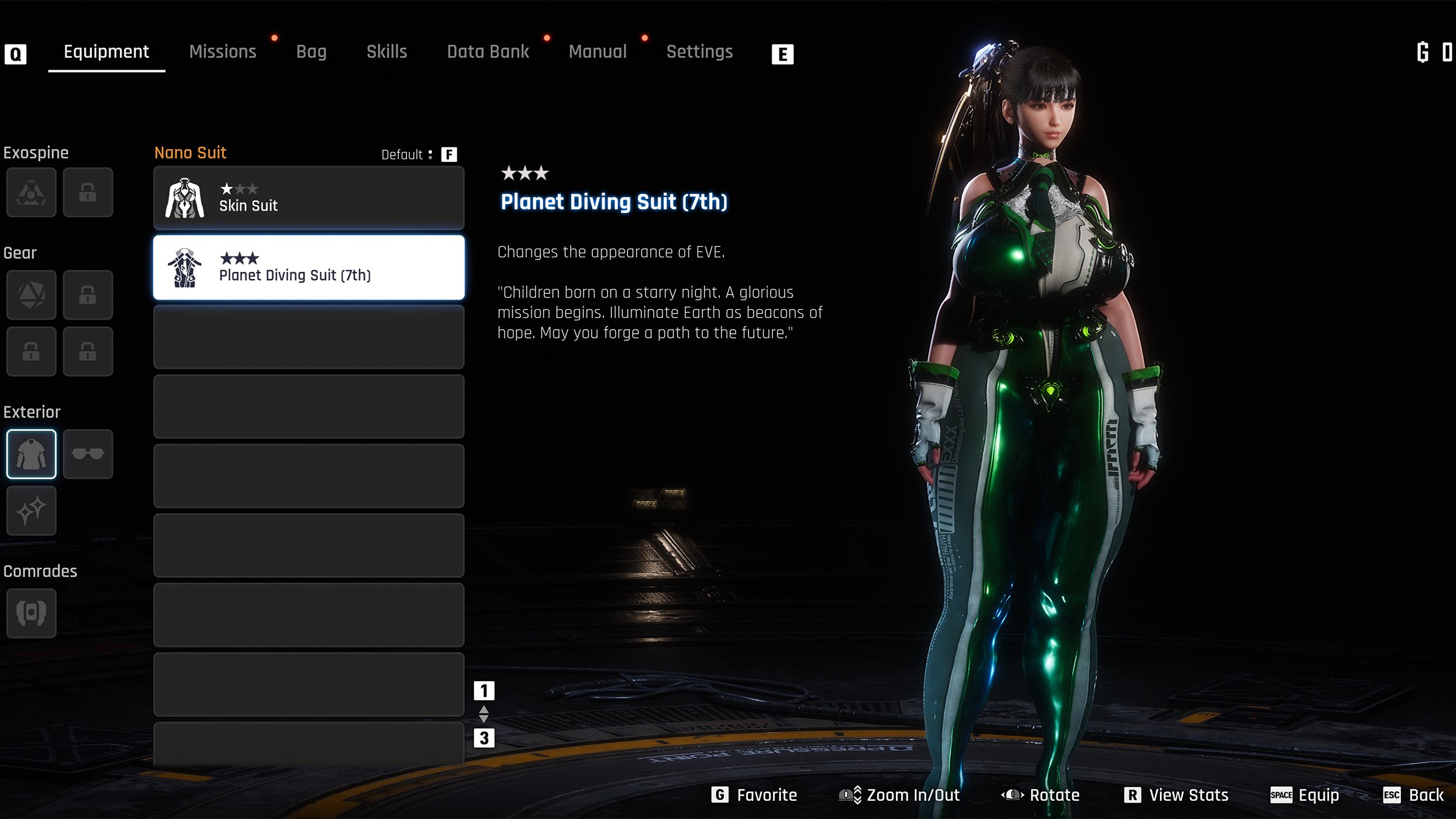This screenshot has height=819, width=1456.
Task: Mark the suit as Favorite
Action: pos(754,795)
